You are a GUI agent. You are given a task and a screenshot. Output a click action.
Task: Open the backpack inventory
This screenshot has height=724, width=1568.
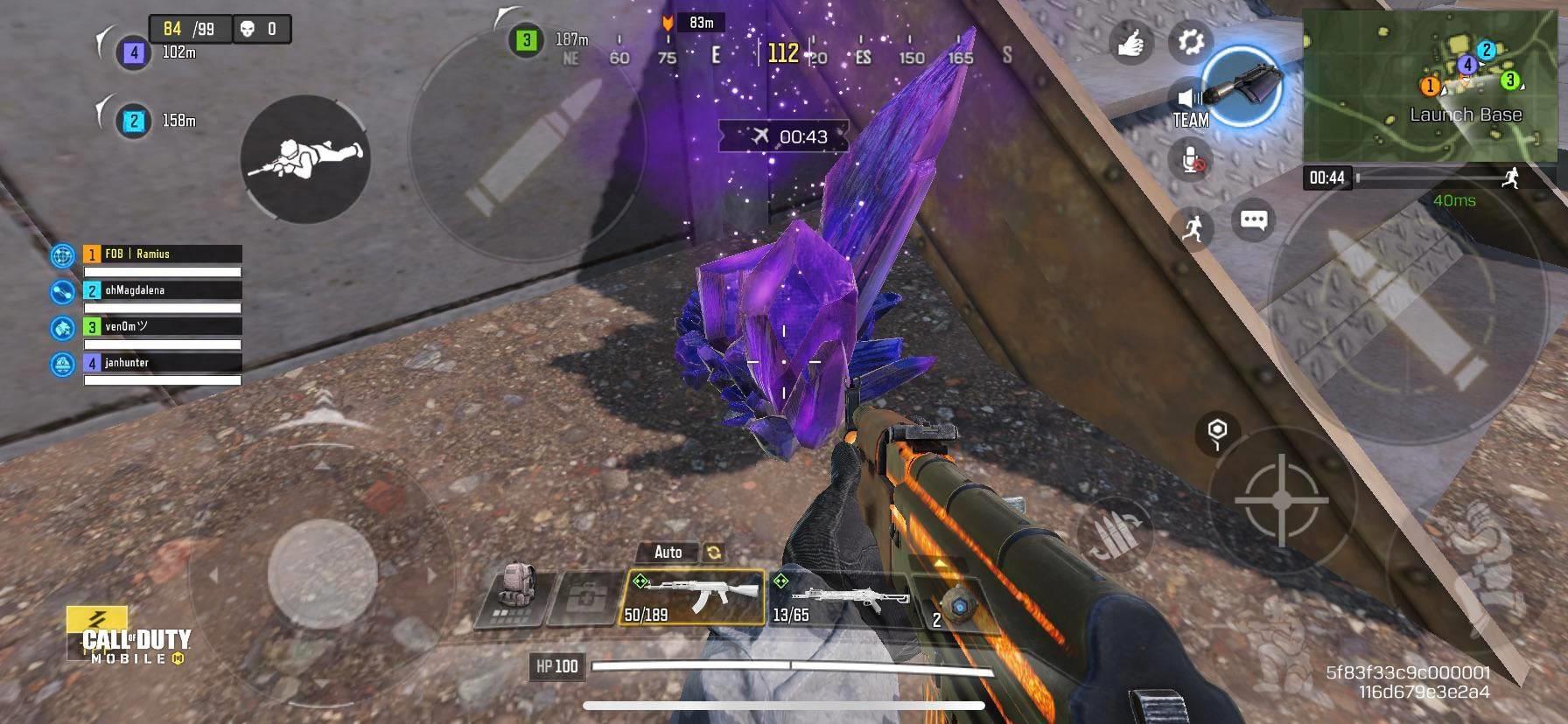pos(514,597)
